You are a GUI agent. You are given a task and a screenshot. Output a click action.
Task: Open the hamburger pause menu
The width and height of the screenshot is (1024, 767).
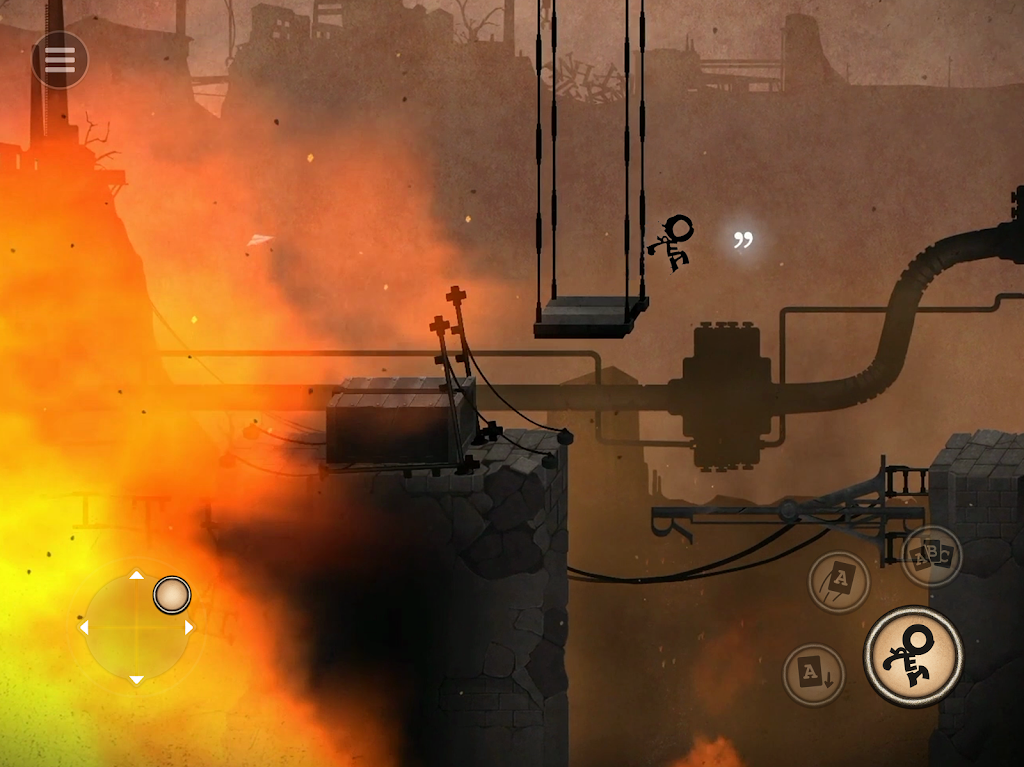(x=60, y=60)
